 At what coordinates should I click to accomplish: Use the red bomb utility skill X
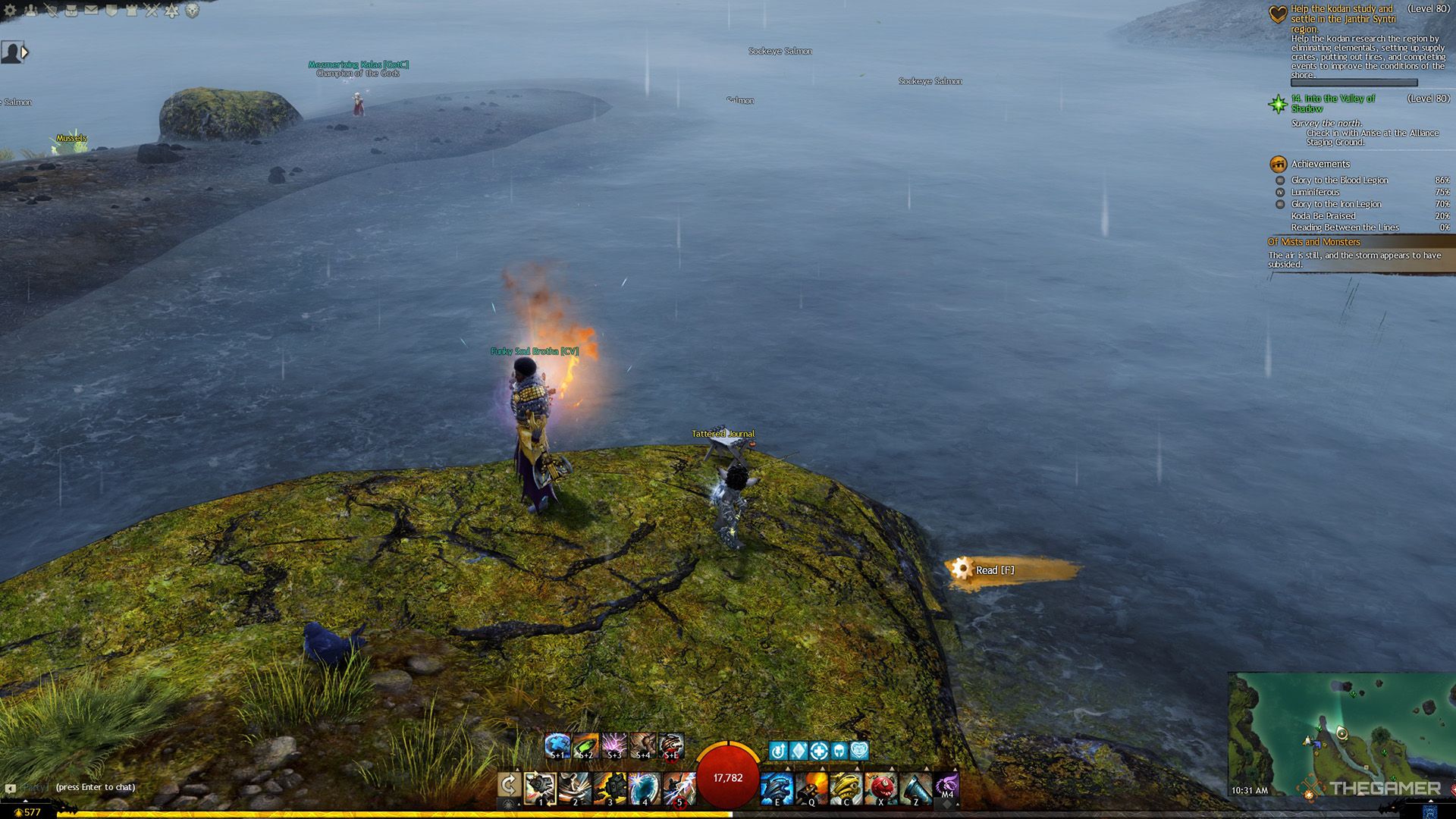point(880,788)
